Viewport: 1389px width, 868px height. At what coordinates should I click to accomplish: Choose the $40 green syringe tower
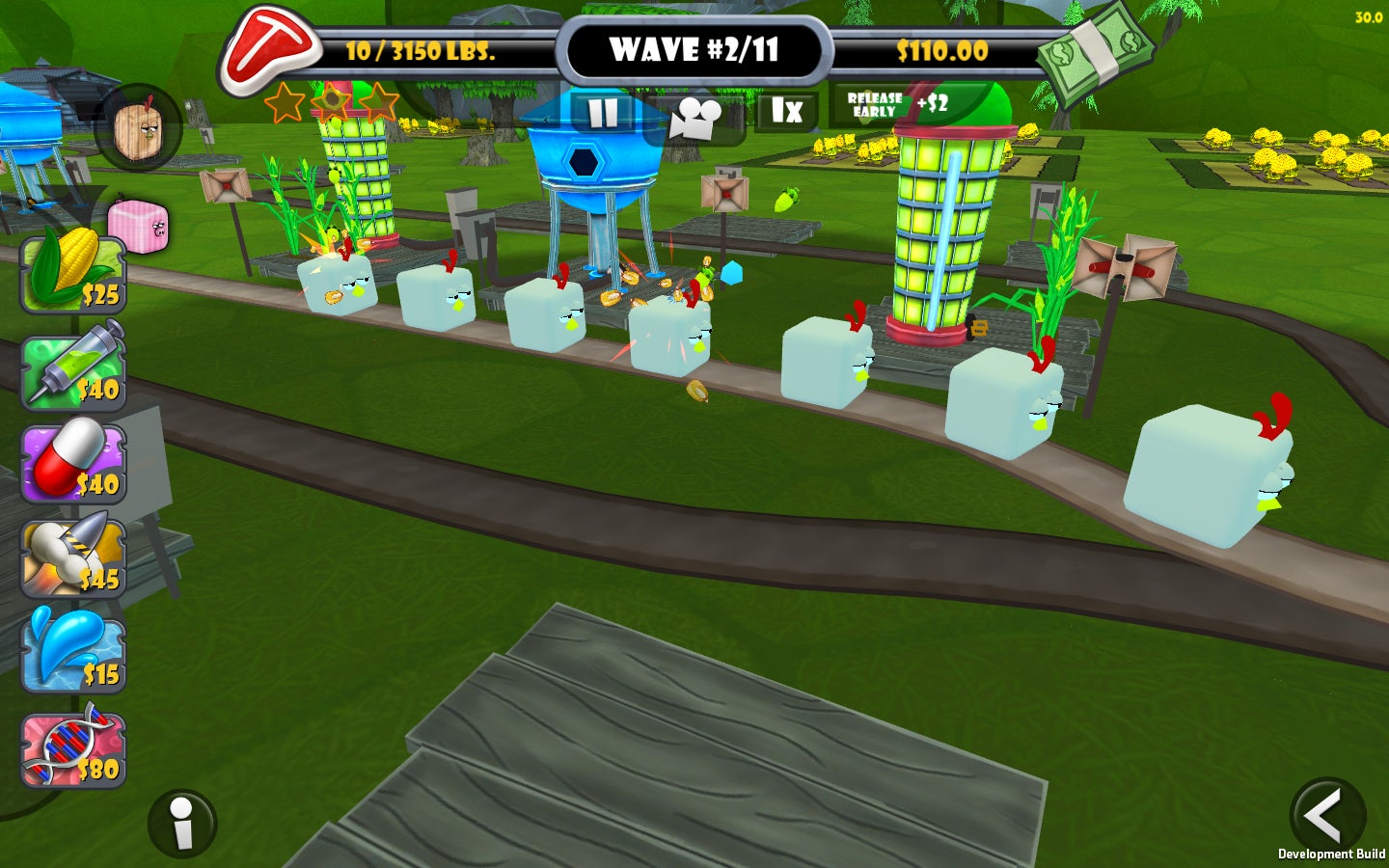(x=73, y=369)
